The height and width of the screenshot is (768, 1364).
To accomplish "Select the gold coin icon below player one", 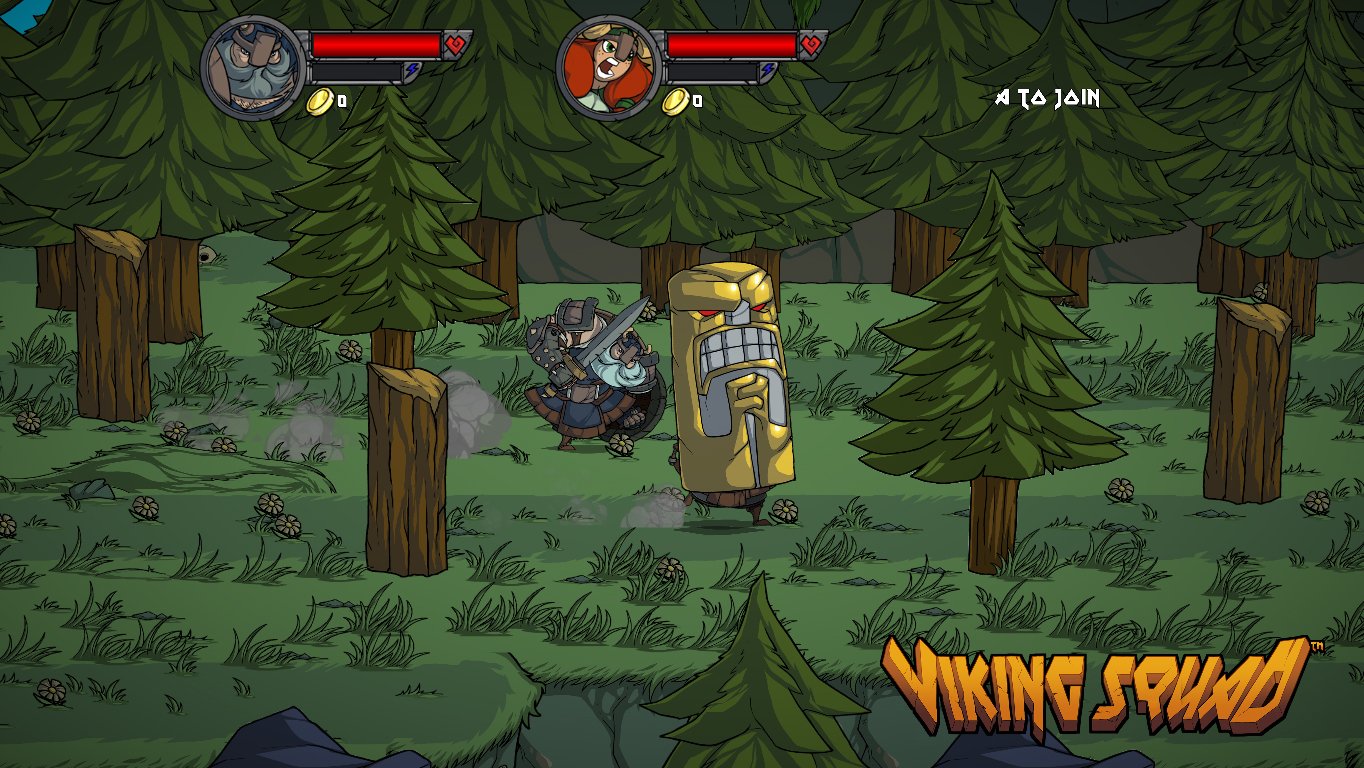I will (x=320, y=101).
